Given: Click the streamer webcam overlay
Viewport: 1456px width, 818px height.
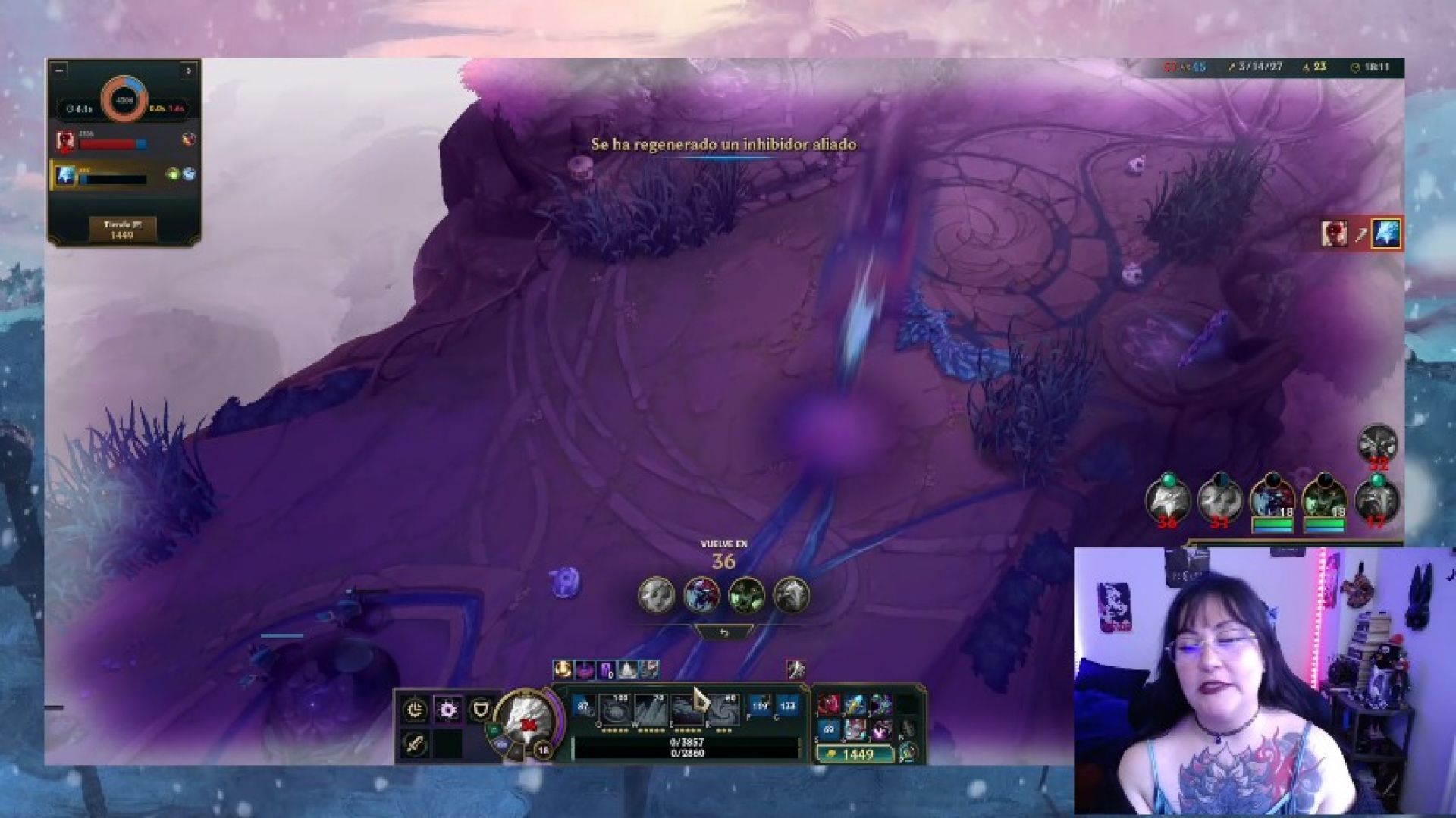Looking at the screenshot, I should point(1263,681).
